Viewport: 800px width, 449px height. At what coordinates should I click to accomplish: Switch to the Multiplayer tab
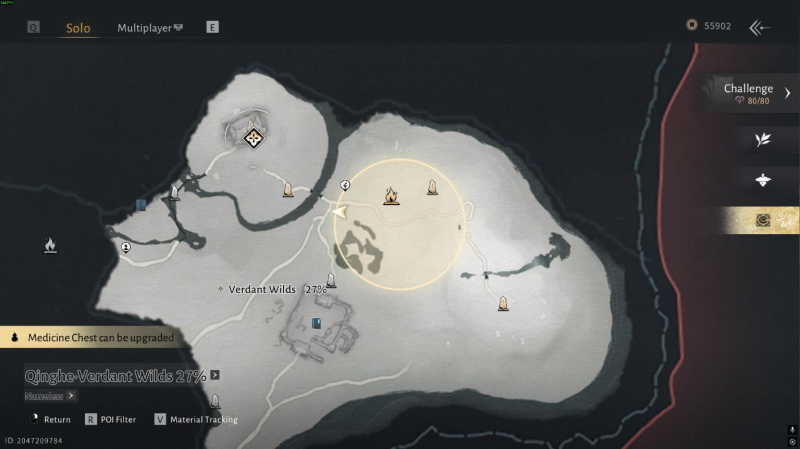pos(149,28)
